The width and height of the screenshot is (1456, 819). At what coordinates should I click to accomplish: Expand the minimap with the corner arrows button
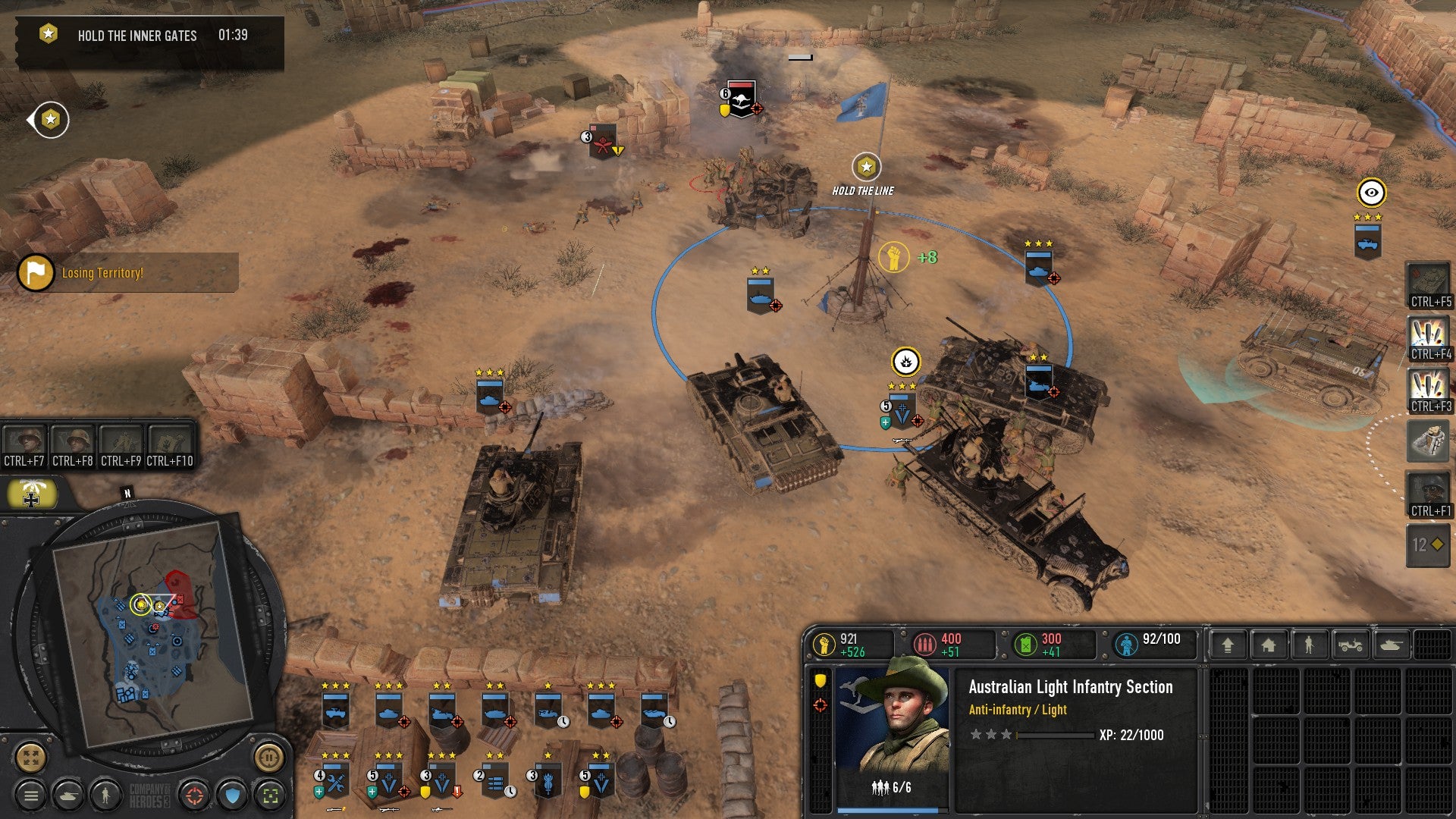tap(30, 761)
